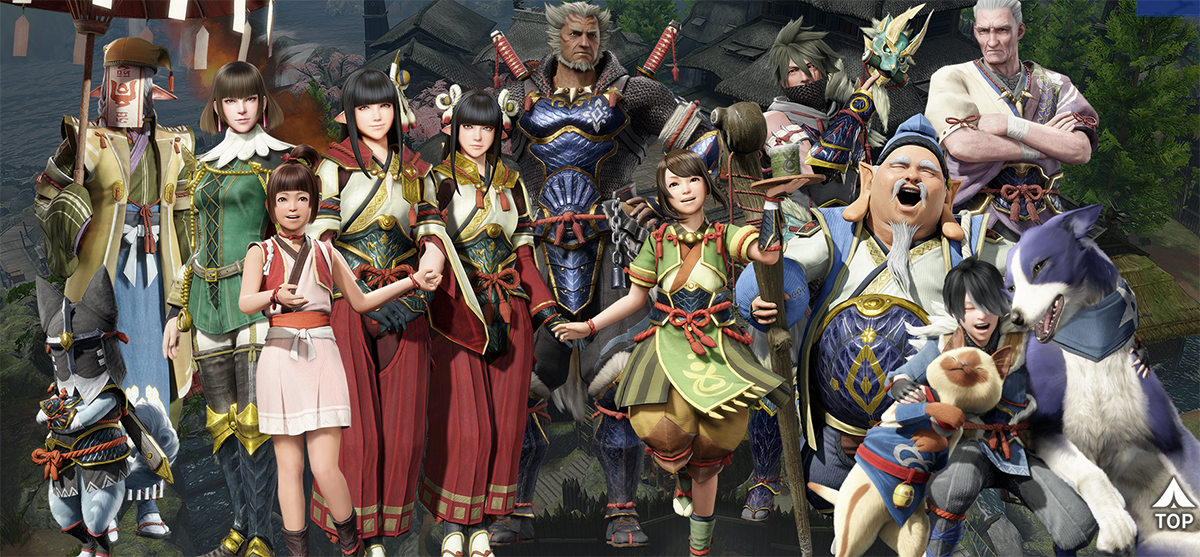Image resolution: width=1200 pixels, height=557 pixels.
Task: Jump back to page top with TOP button
Action: coord(1172,507)
